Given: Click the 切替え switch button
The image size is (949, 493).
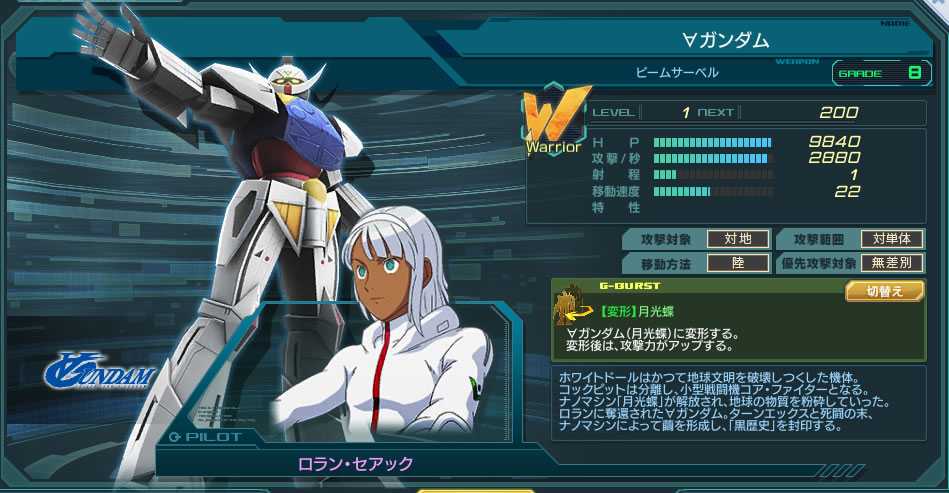Looking at the screenshot, I should 883,291.
